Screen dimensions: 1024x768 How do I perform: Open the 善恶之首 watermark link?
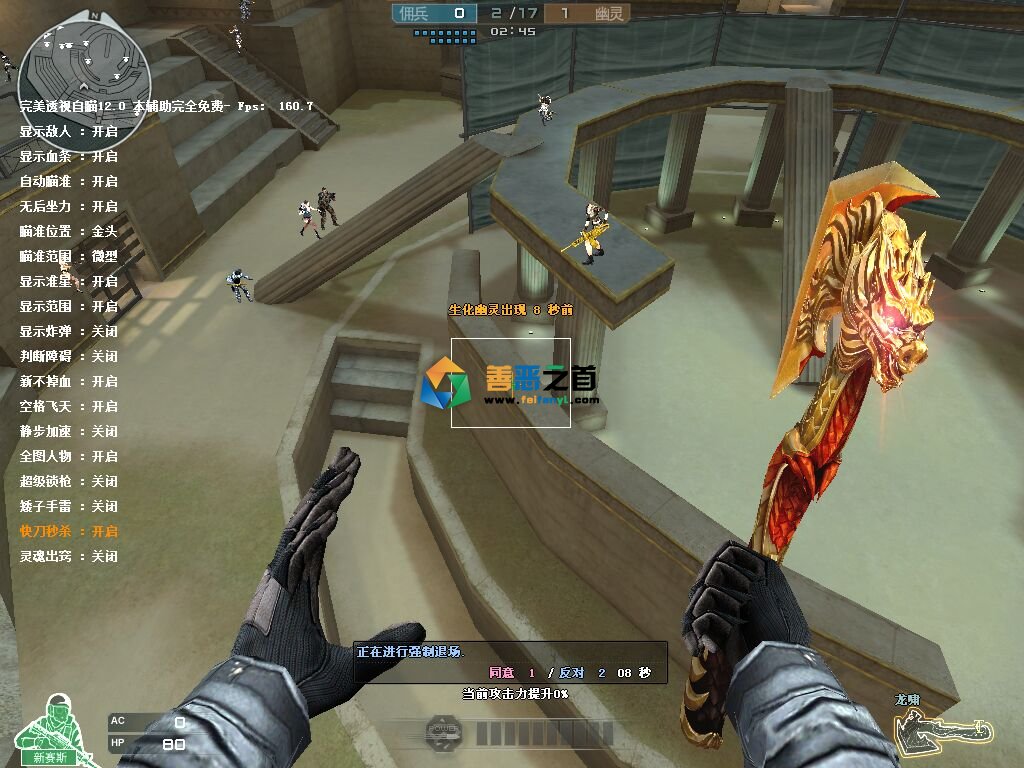[511, 384]
